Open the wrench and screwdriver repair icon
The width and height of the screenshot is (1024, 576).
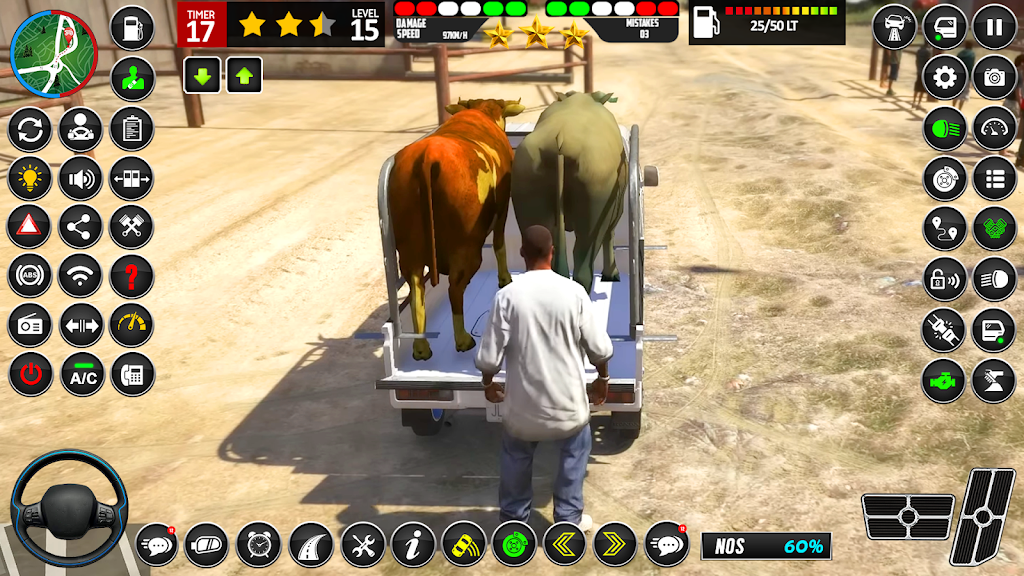click(x=362, y=545)
